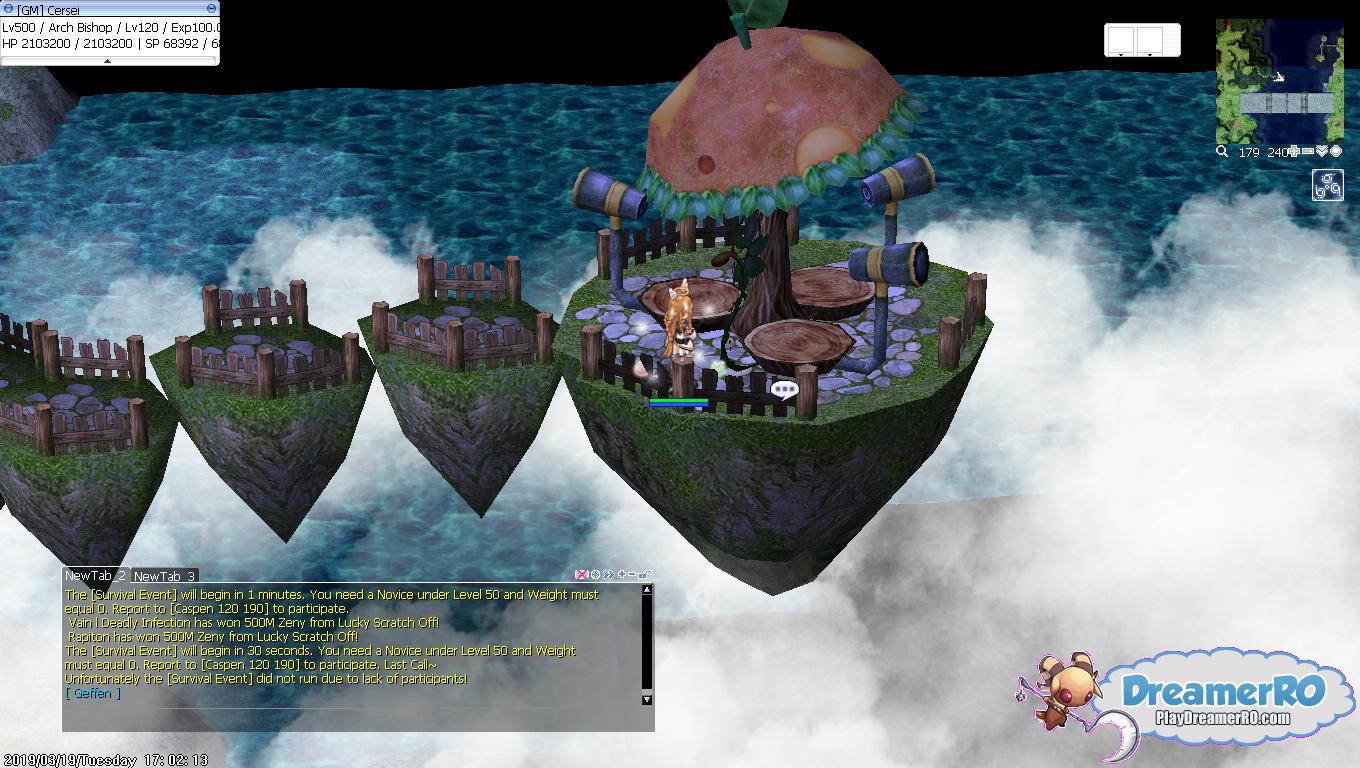Screen dimensions: 1360x768
Task: Click the minimap double-chevron down button
Action: tap(1322, 152)
